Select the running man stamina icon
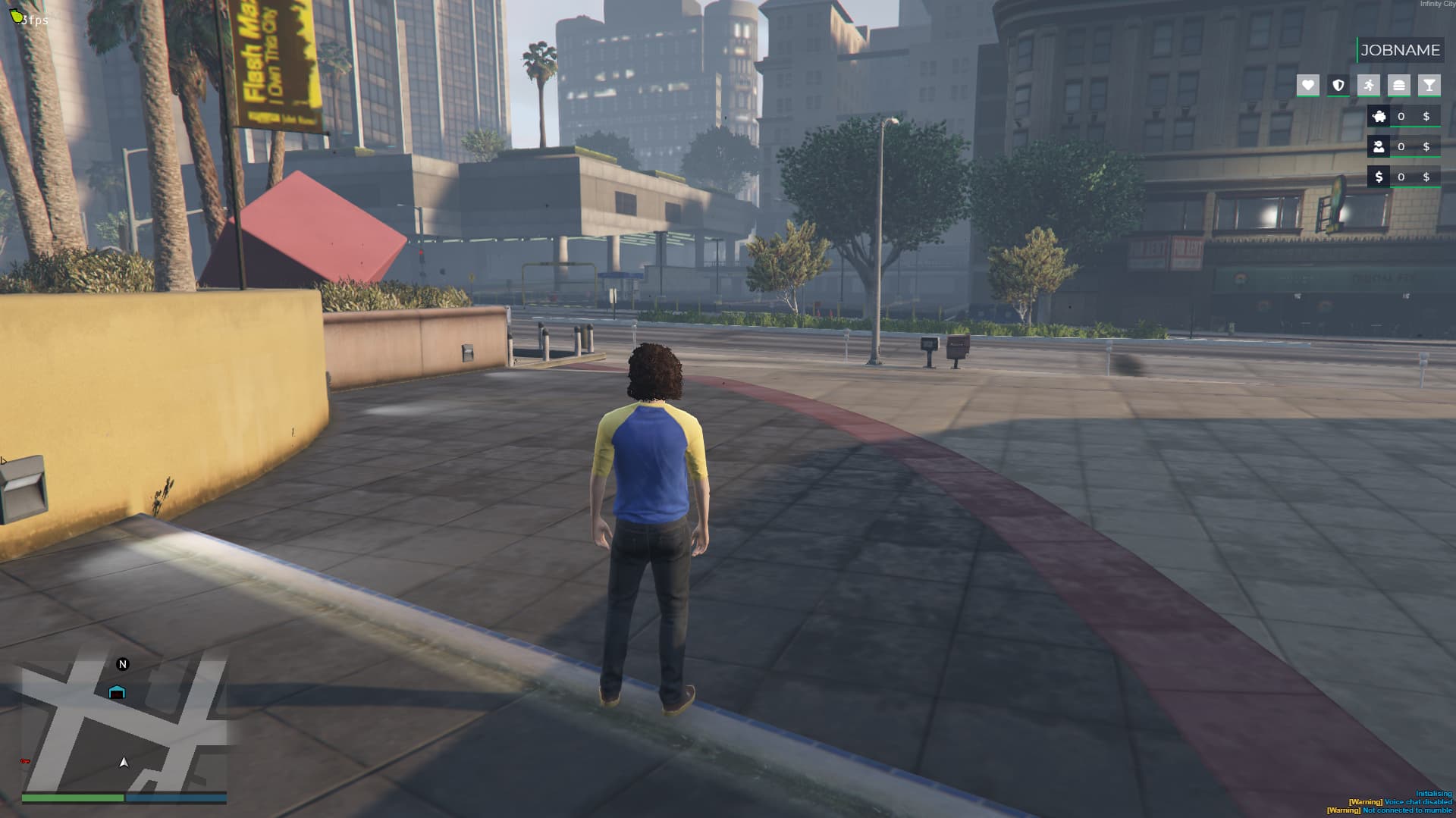 pyautogui.click(x=1369, y=86)
